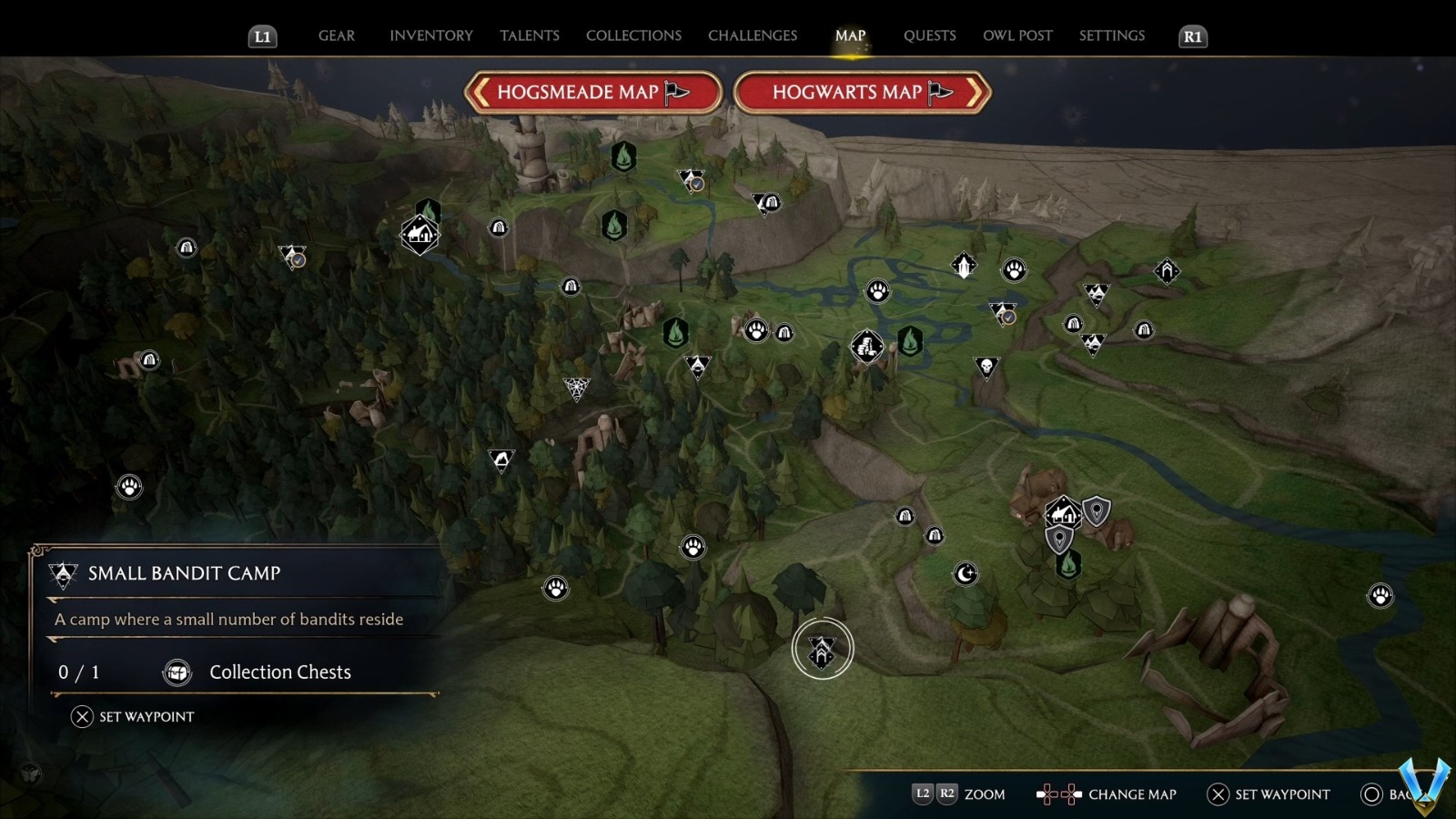Image resolution: width=1456 pixels, height=819 pixels.
Task: Switch to the QUESTS tab
Action: coord(929,35)
